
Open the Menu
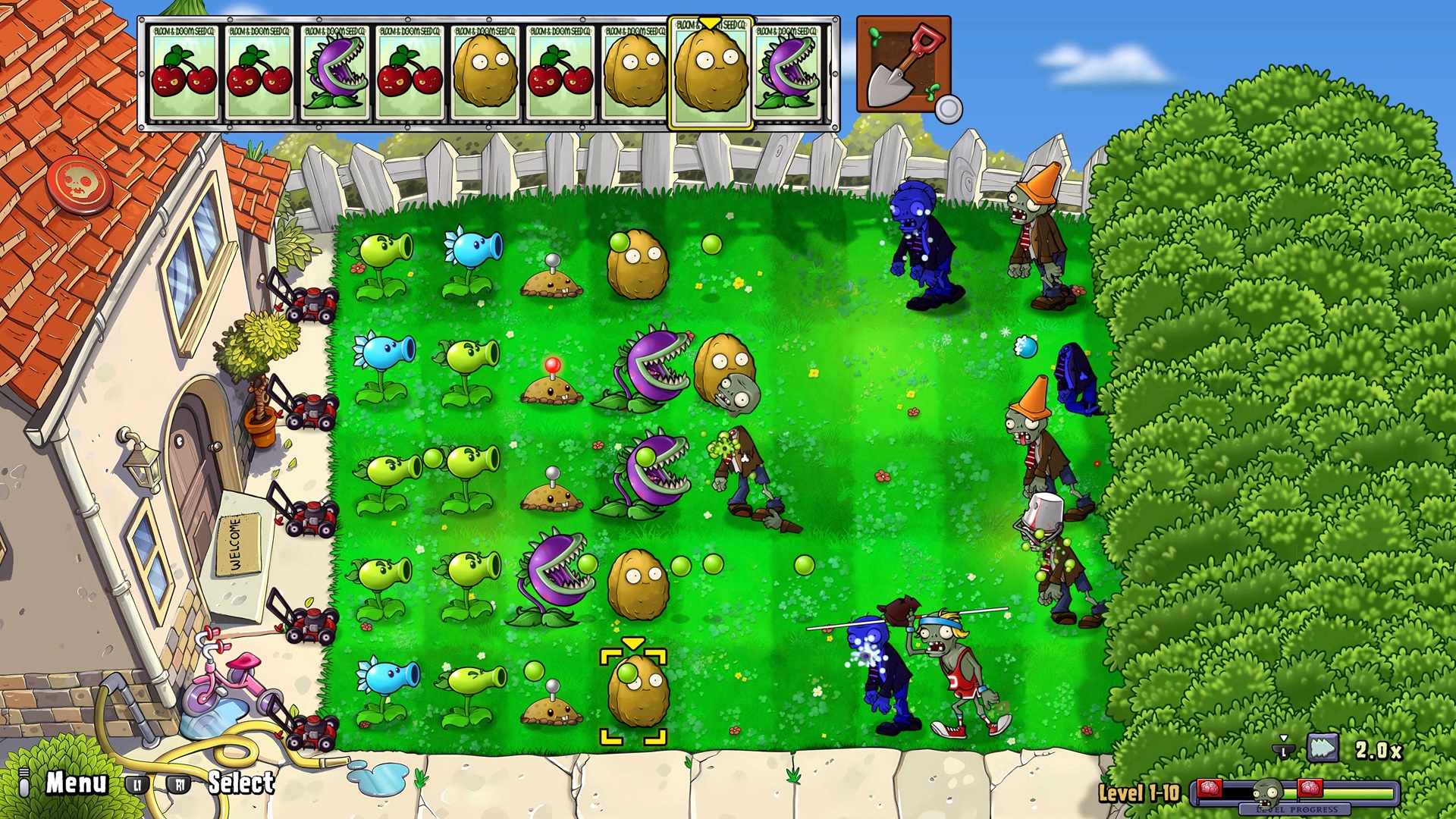76,783
